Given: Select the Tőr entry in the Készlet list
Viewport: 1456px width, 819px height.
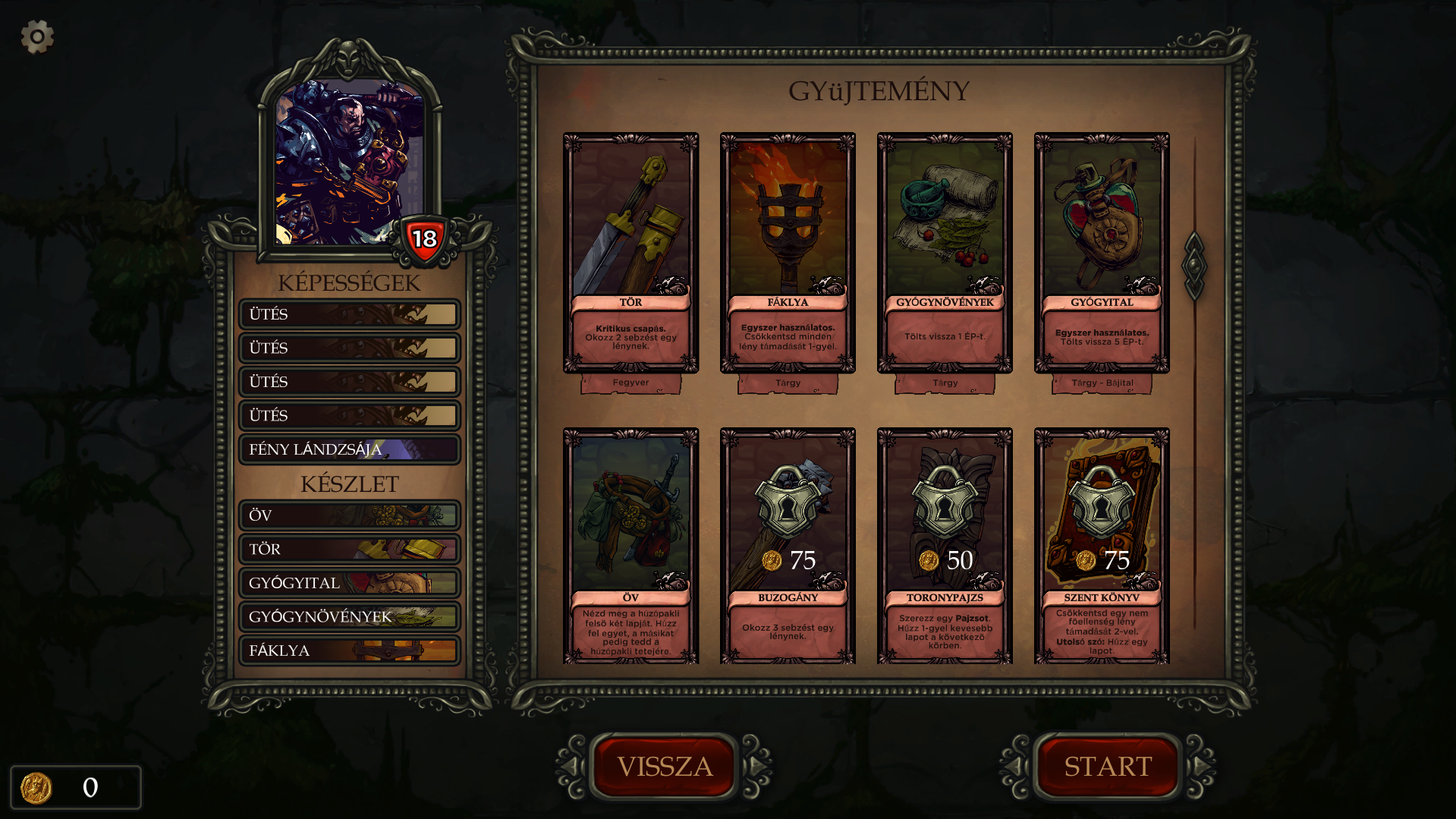Looking at the screenshot, I should click(x=349, y=549).
